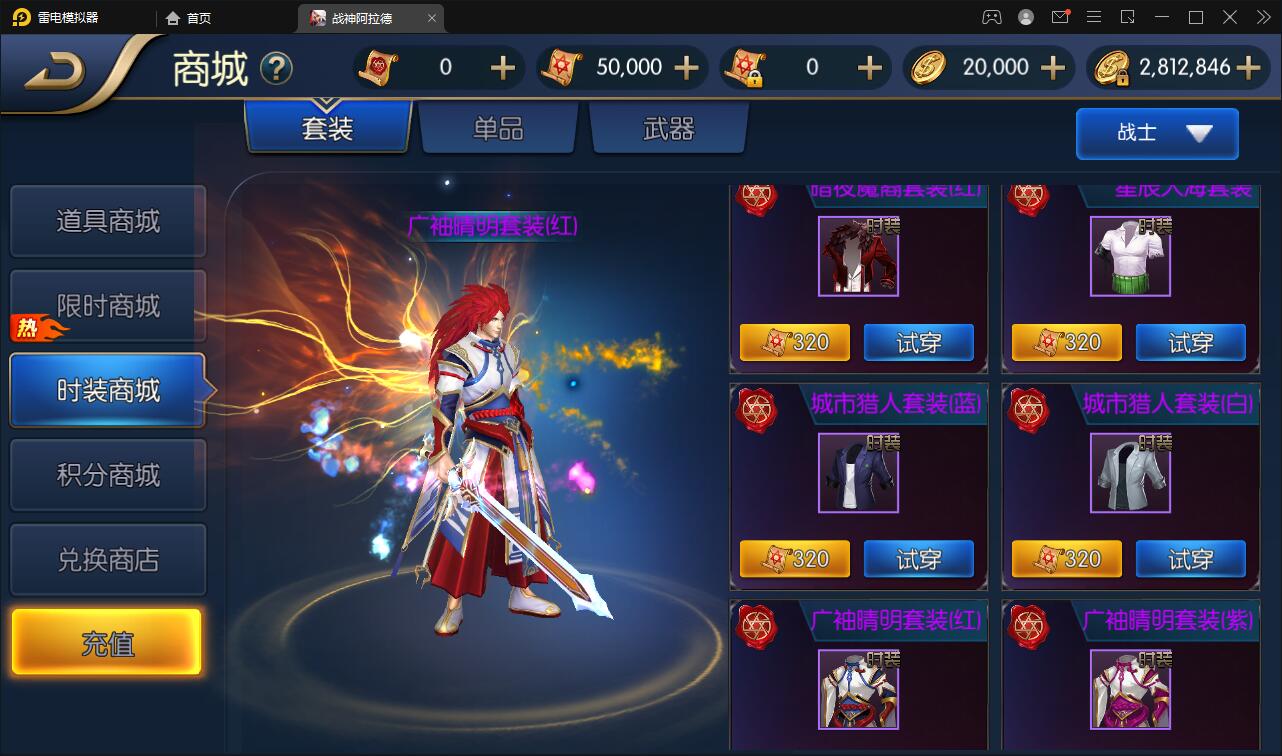
Task: Open the 战士 class dropdown
Action: point(1157,133)
